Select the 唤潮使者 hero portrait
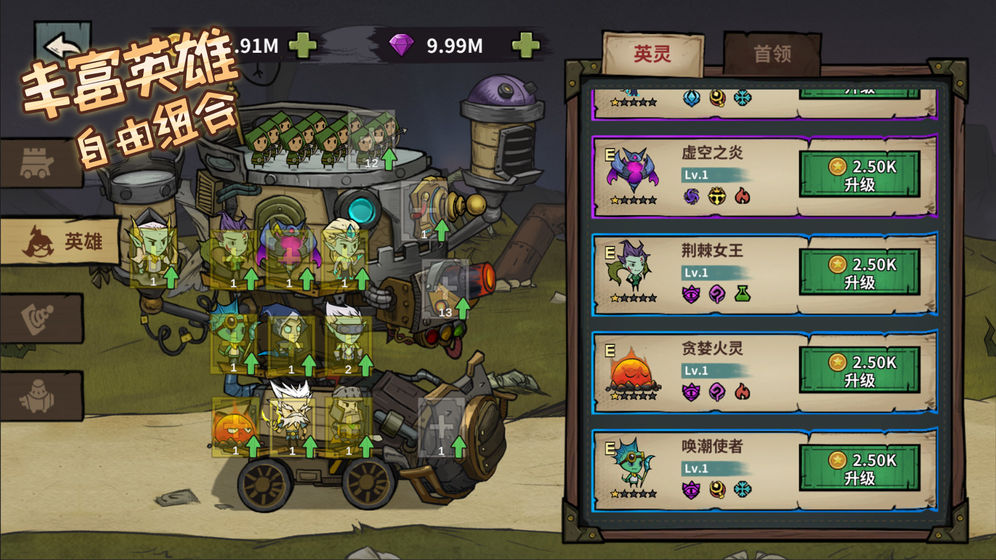Viewport: 996px width, 560px height. pyautogui.click(x=632, y=468)
